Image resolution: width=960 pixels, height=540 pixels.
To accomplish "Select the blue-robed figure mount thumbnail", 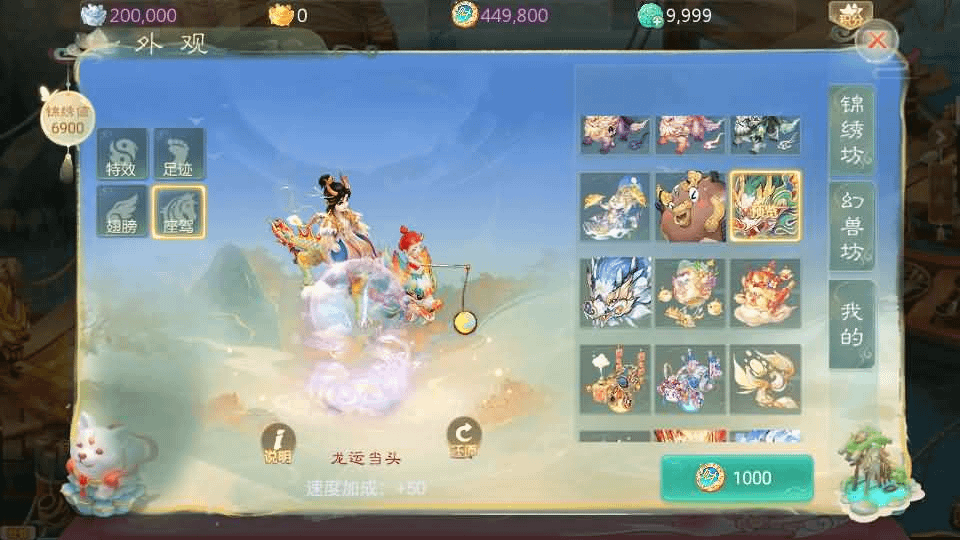I will [x=615, y=207].
